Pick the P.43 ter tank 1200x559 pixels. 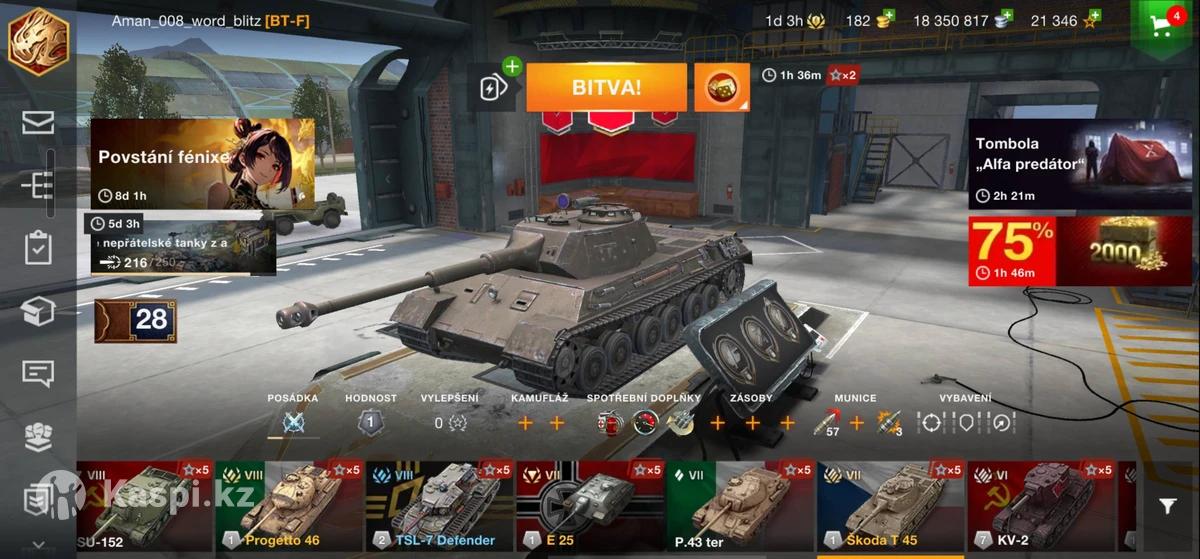click(x=740, y=506)
